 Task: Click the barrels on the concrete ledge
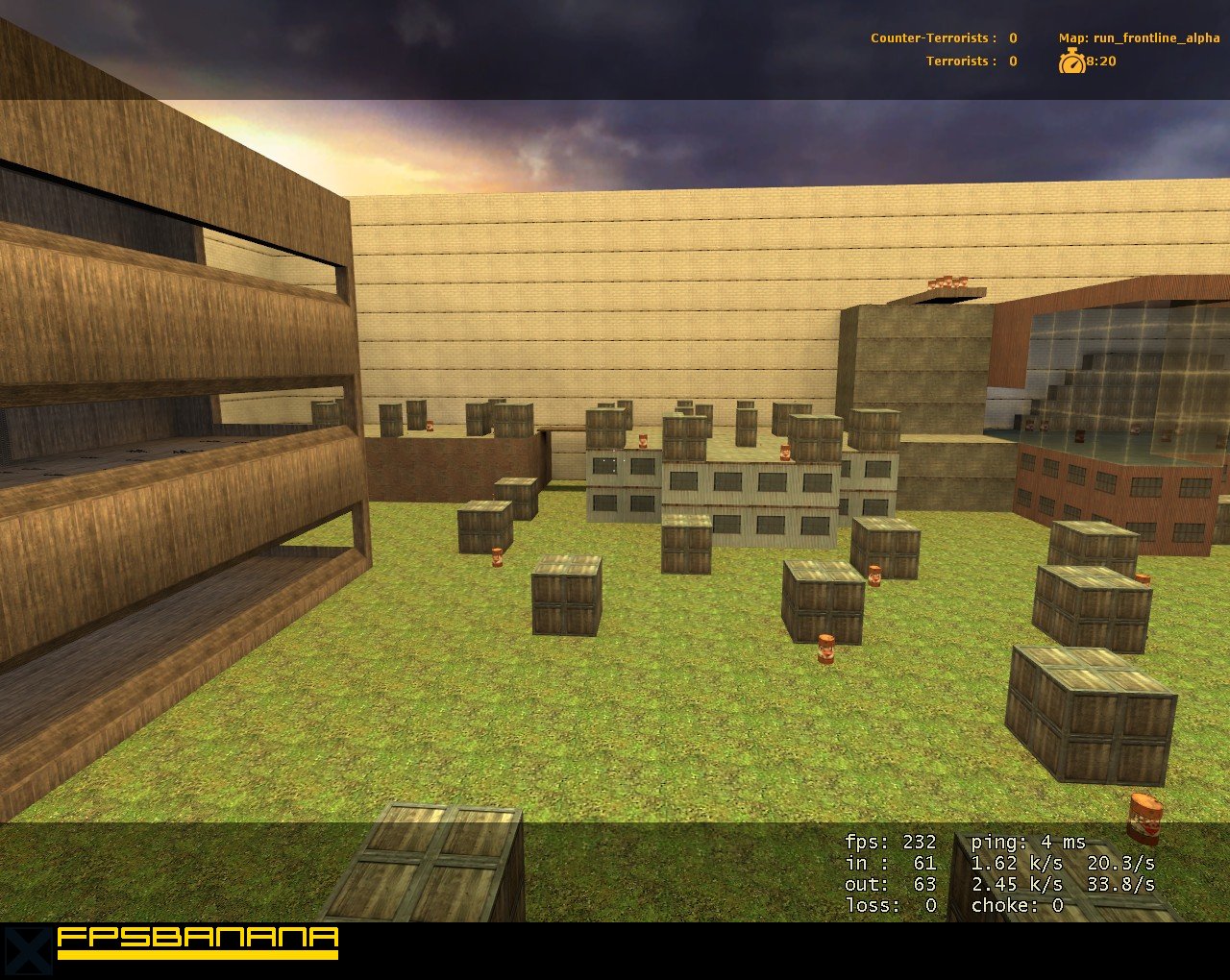949,285
